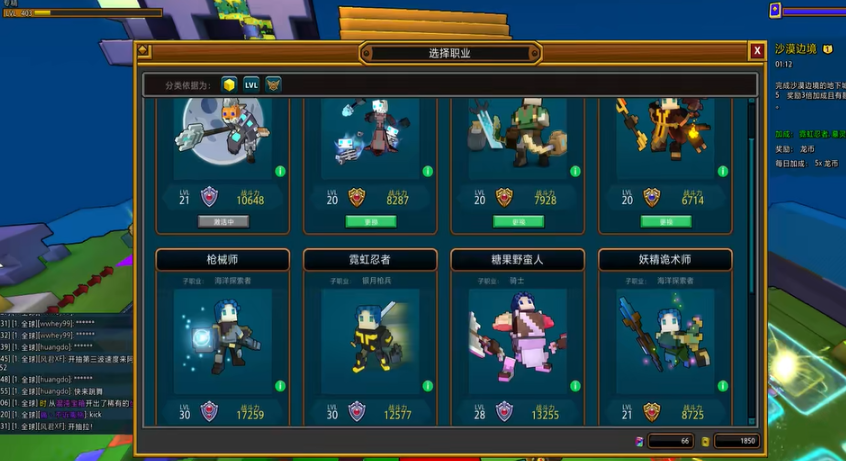The image size is (846, 461).
Task: Choose the 霓虹忍者 class card
Action: tap(370, 340)
